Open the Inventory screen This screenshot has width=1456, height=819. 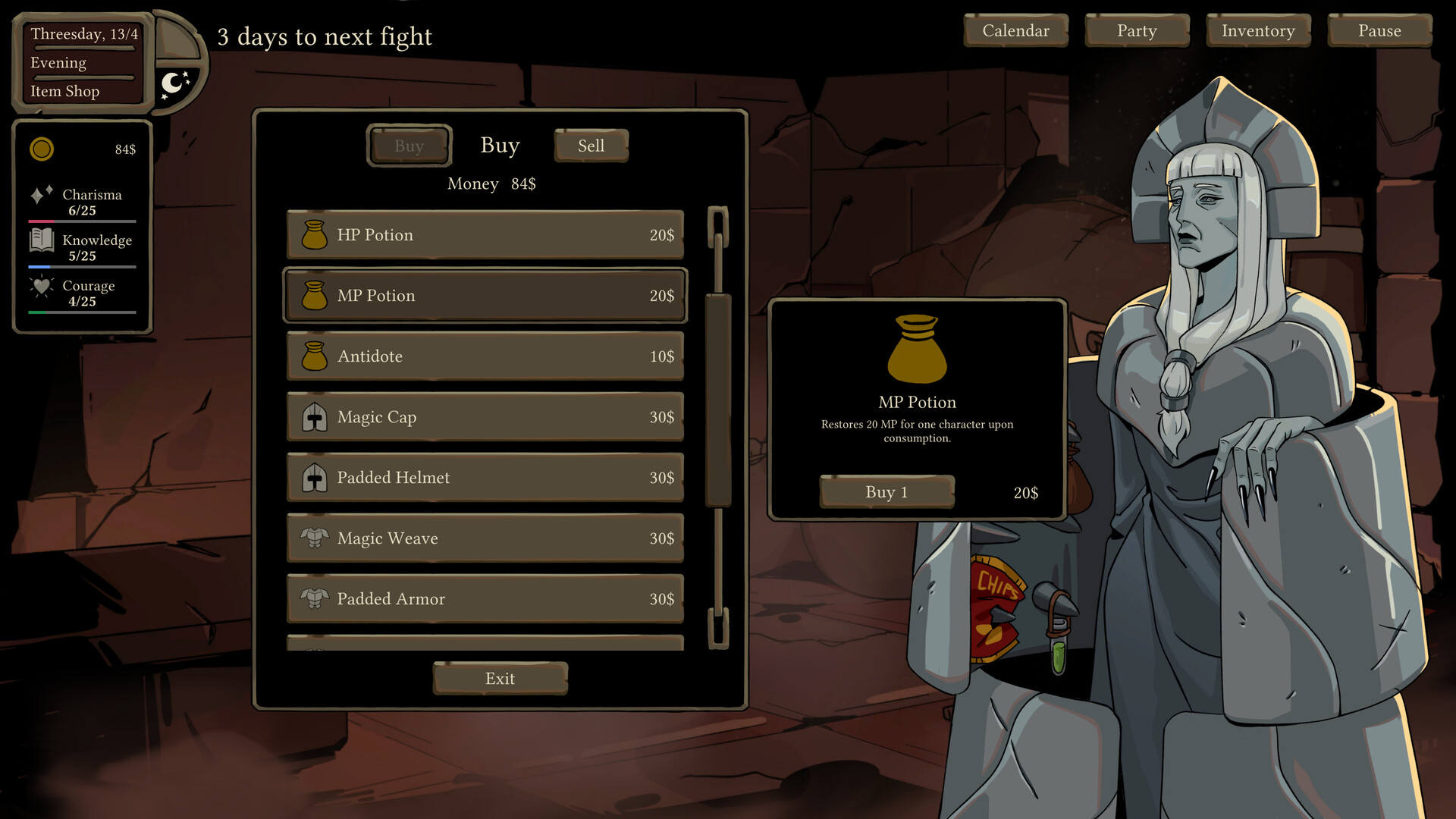pos(1258,31)
